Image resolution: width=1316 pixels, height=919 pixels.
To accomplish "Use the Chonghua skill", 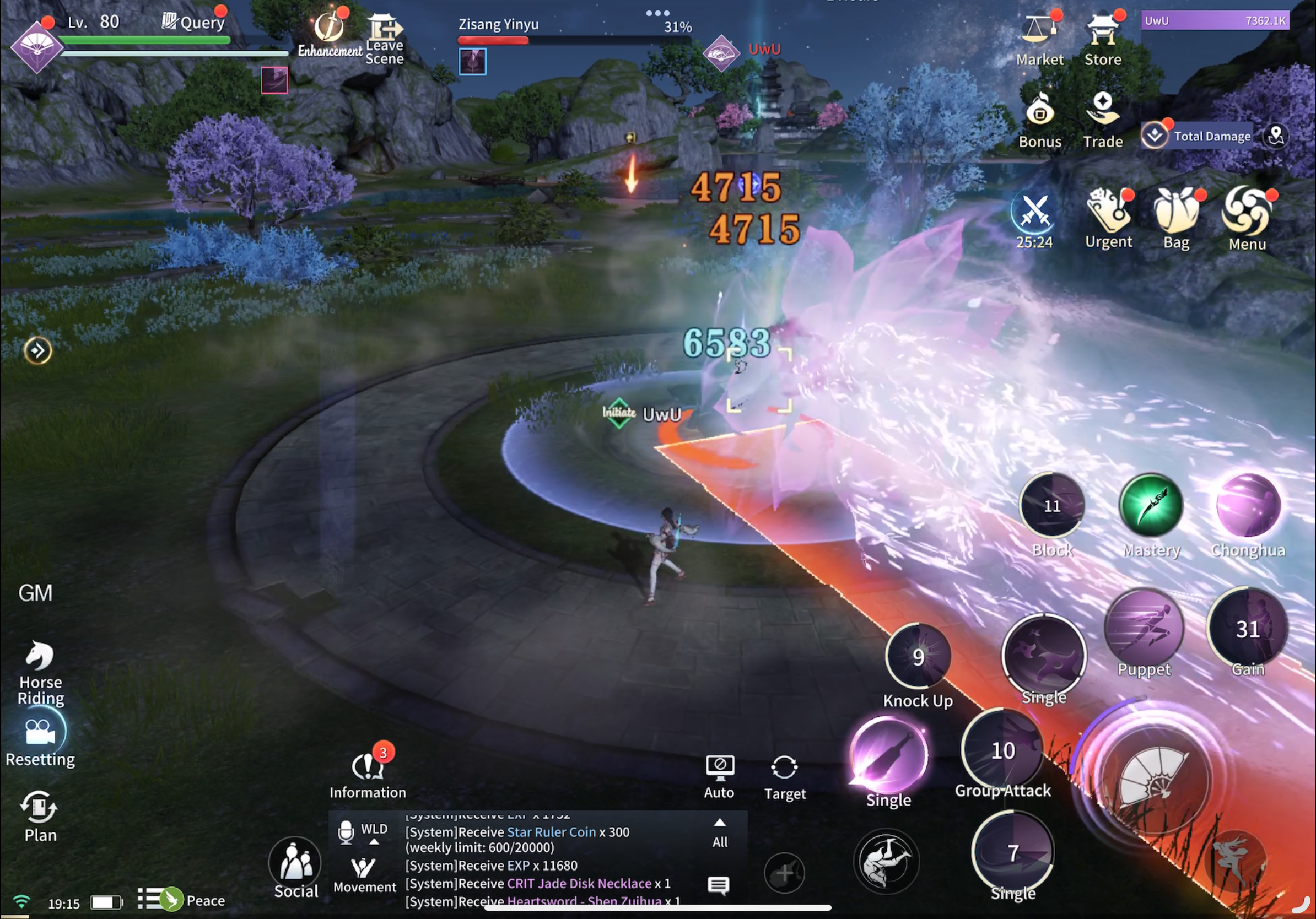I will coord(1248,505).
